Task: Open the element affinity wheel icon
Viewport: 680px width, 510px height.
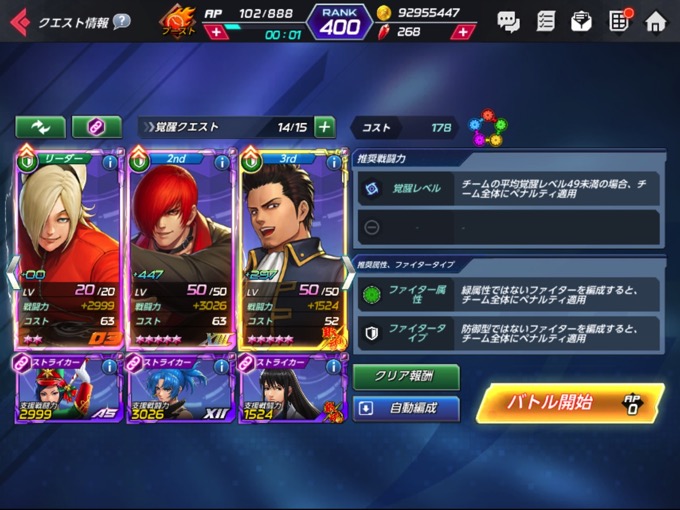Action: [487, 127]
